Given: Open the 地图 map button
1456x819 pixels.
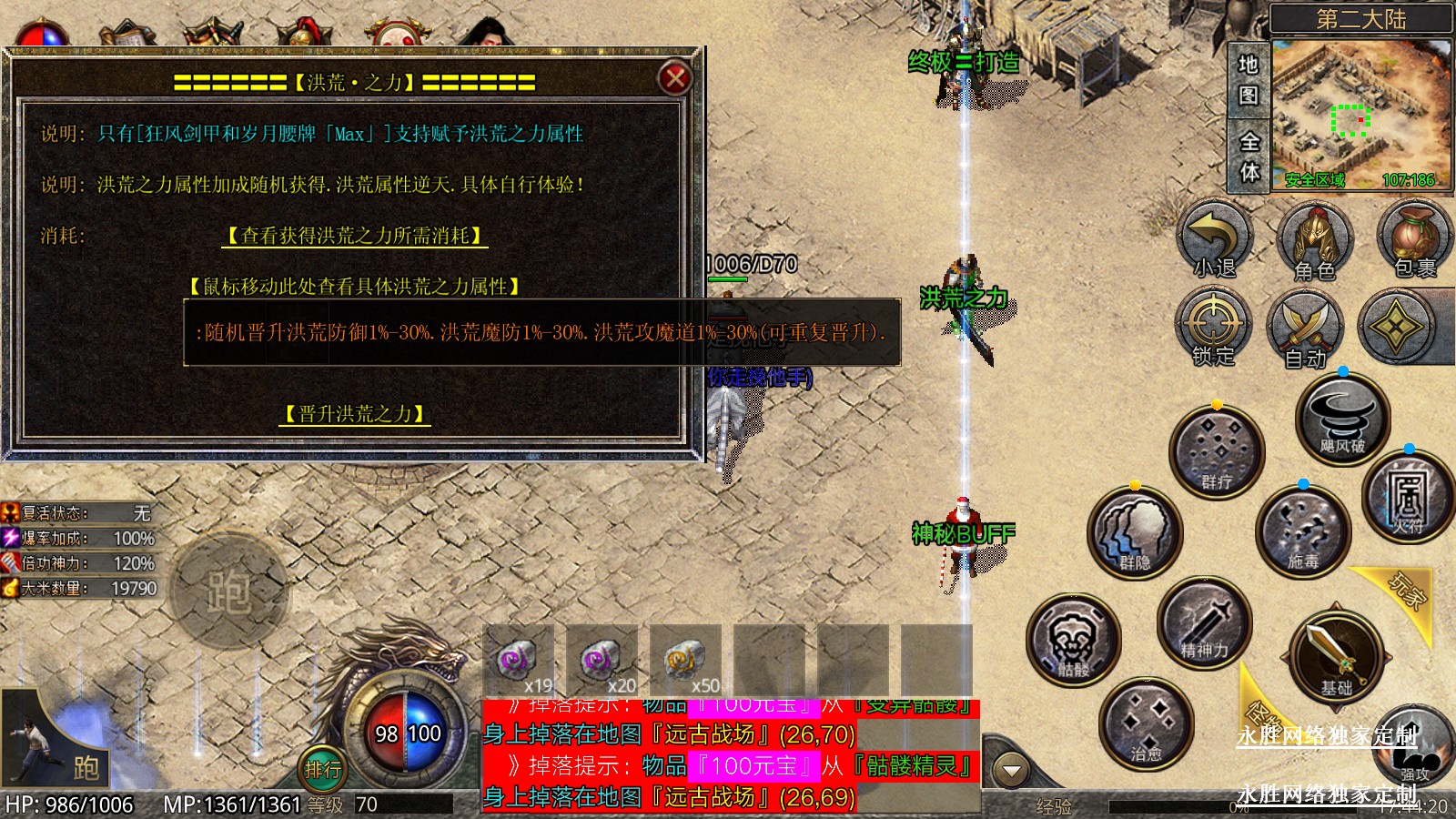Looking at the screenshot, I should pos(1249,79).
